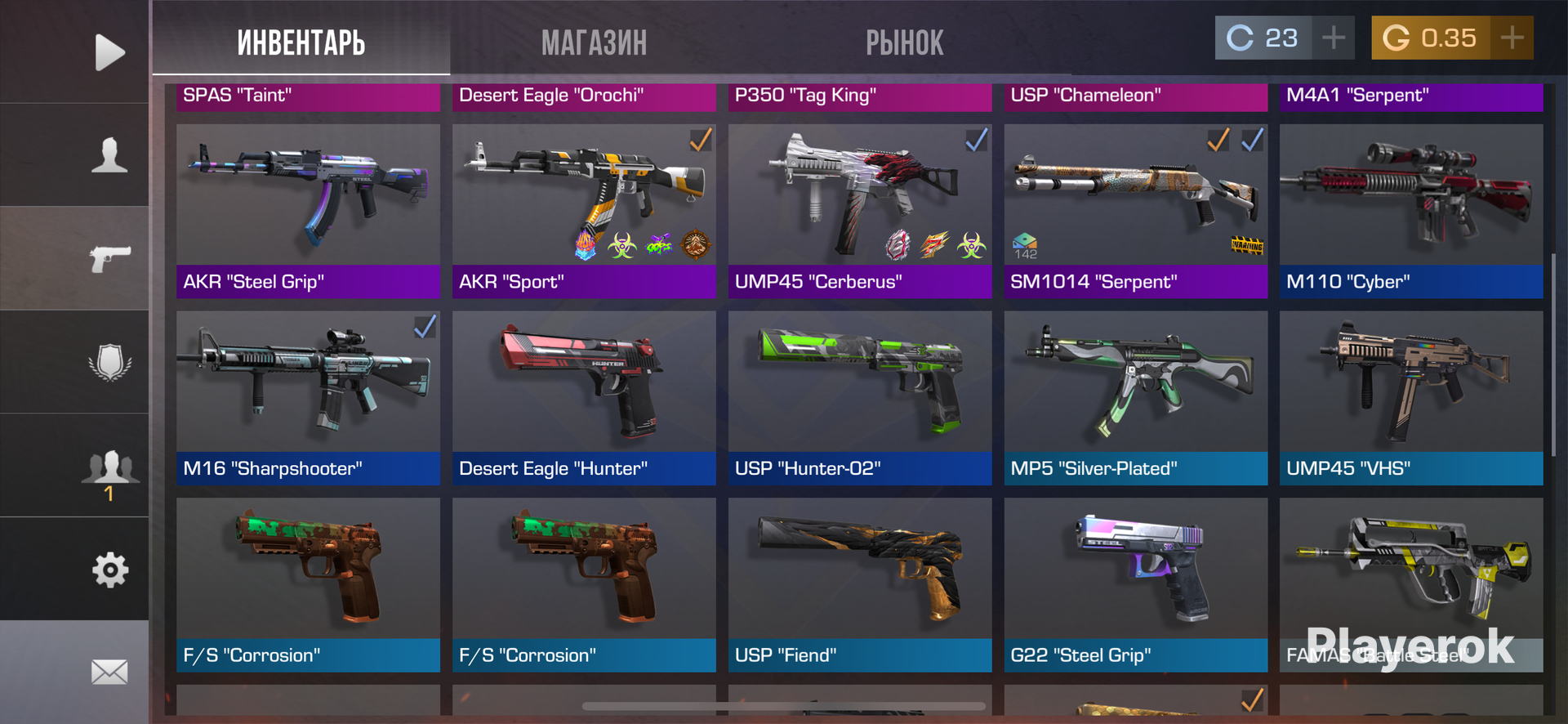This screenshot has height=724, width=1568.
Task: Open the pistol inventory sidebar icon
Action: [x=109, y=258]
